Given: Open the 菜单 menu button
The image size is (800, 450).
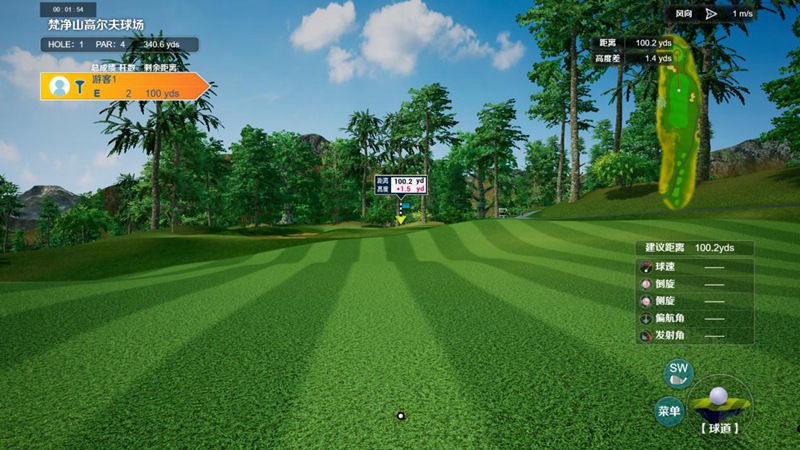Looking at the screenshot, I should click(669, 411).
